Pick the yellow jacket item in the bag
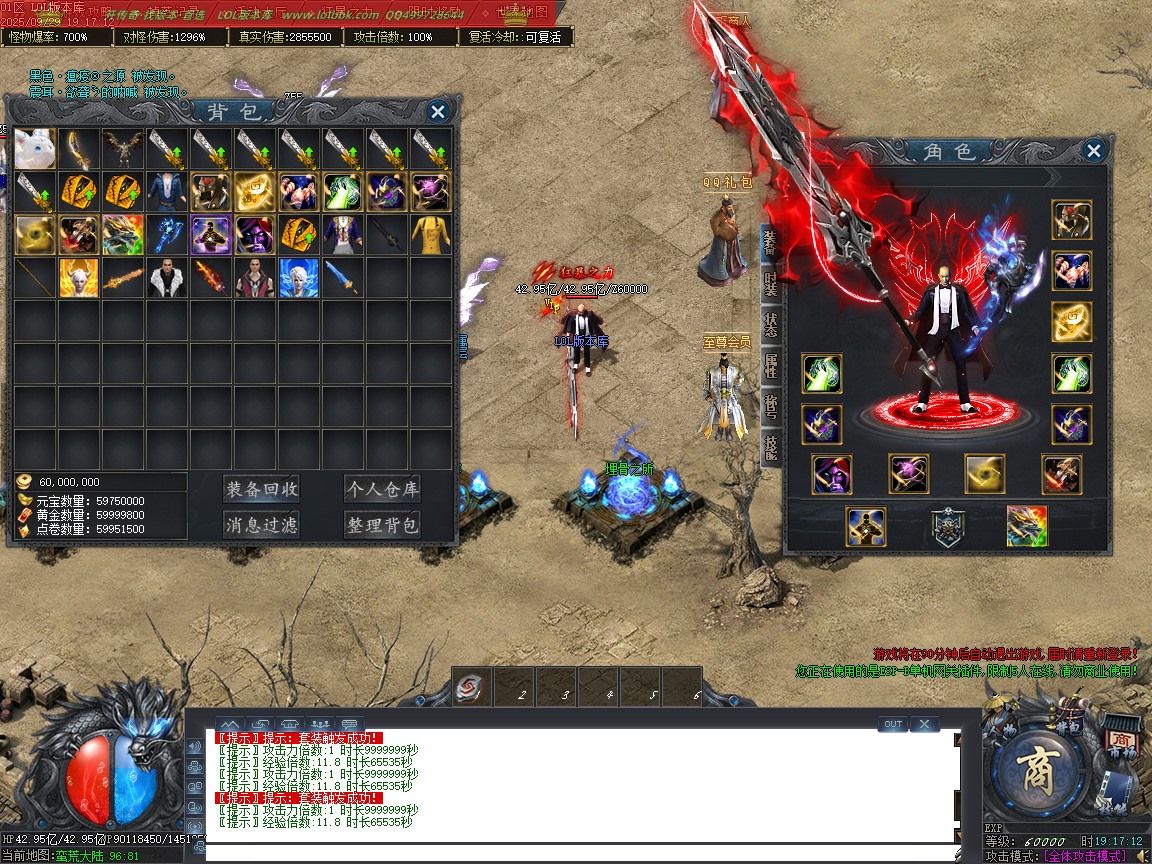The width and height of the screenshot is (1152, 864). pos(431,235)
